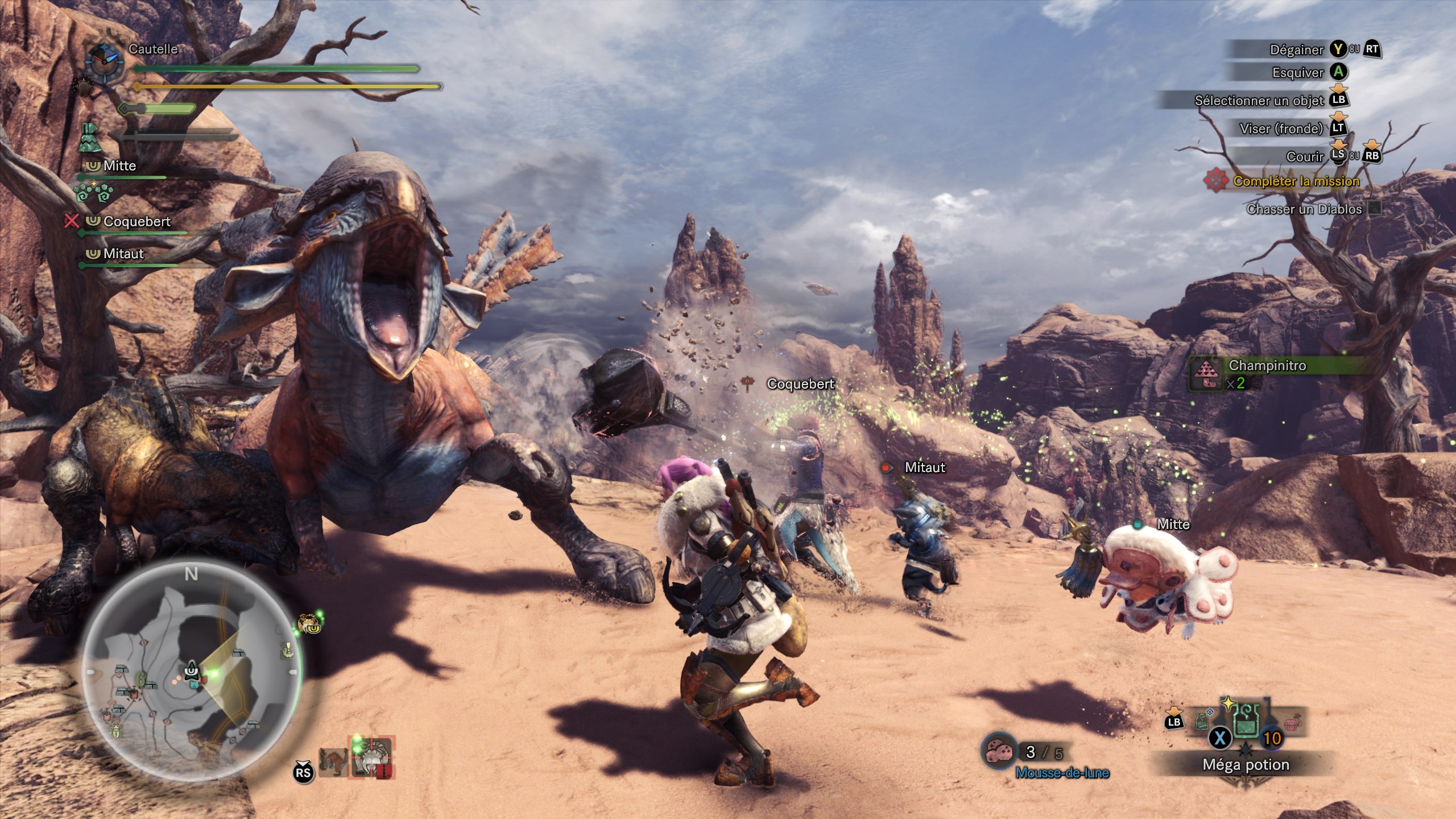The height and width of the screenshot is (819, 1456).
Task: Choose the green item left of Méga potion
Action: pyautogui.click(x=1201, y=722)
